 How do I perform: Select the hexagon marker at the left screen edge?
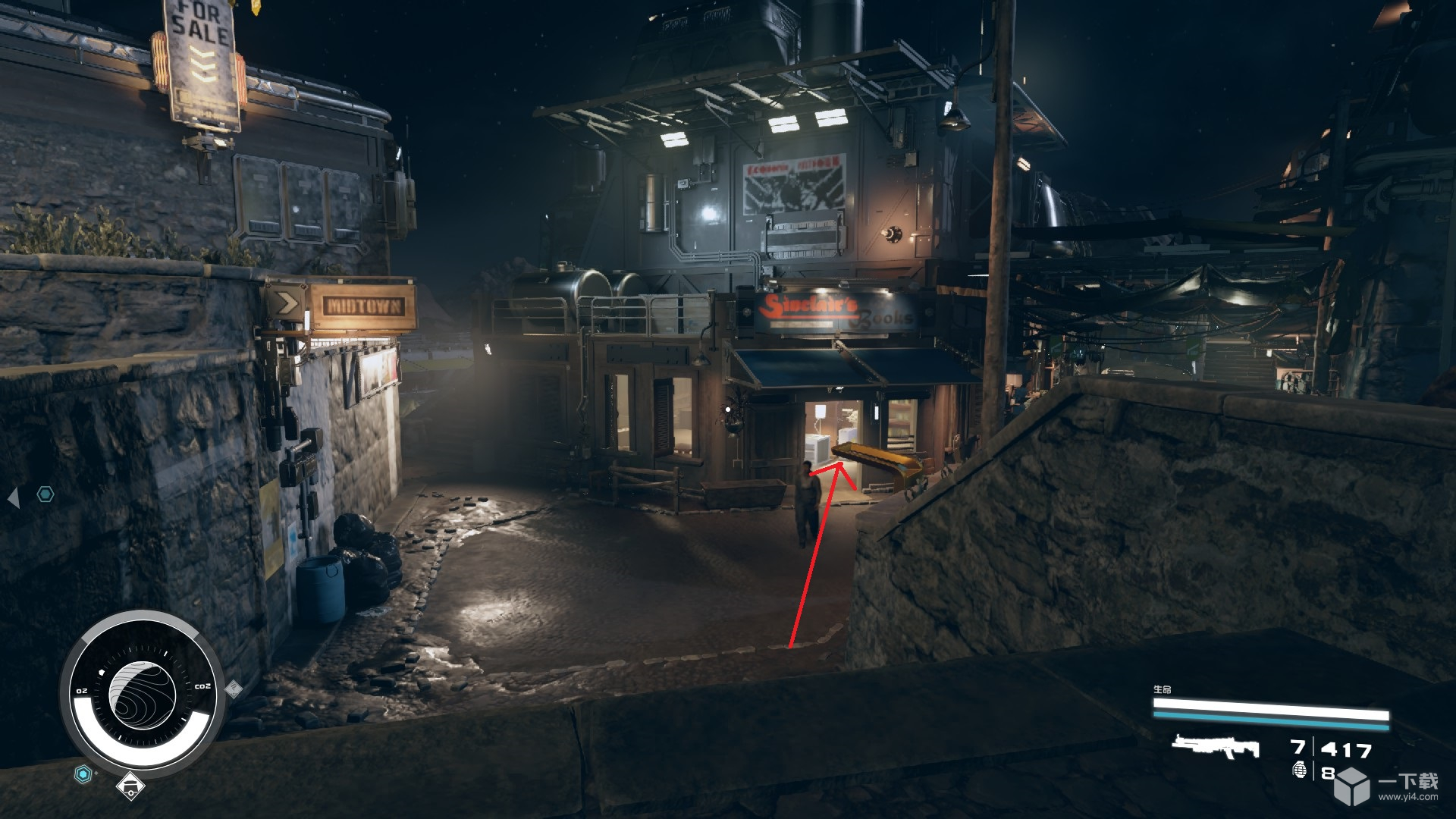coord(46,495)
